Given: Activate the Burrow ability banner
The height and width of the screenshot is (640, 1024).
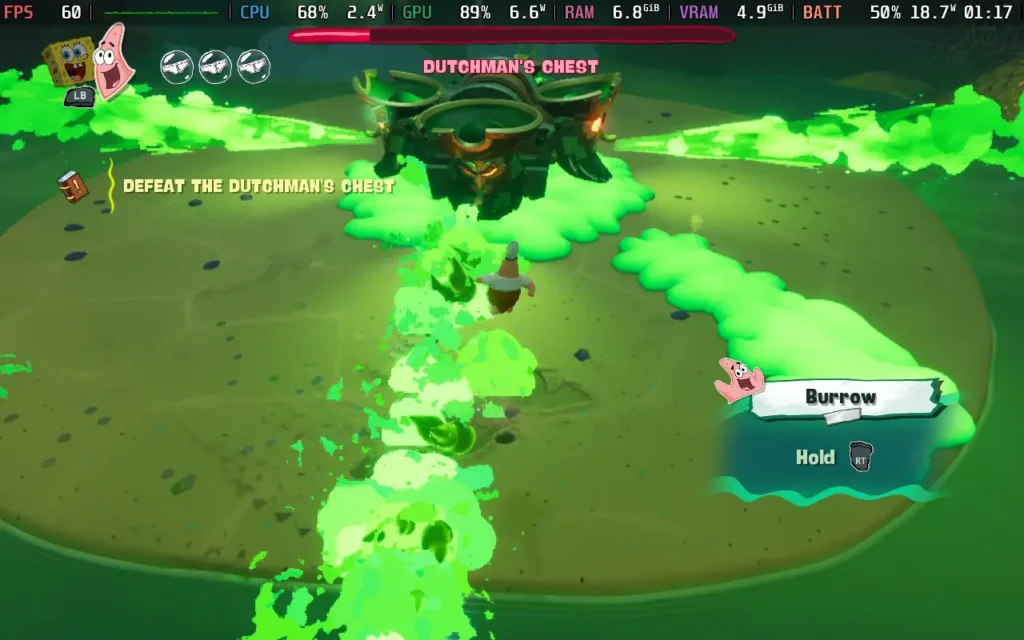Looking at the screenshot, I should tap(842, 397).
